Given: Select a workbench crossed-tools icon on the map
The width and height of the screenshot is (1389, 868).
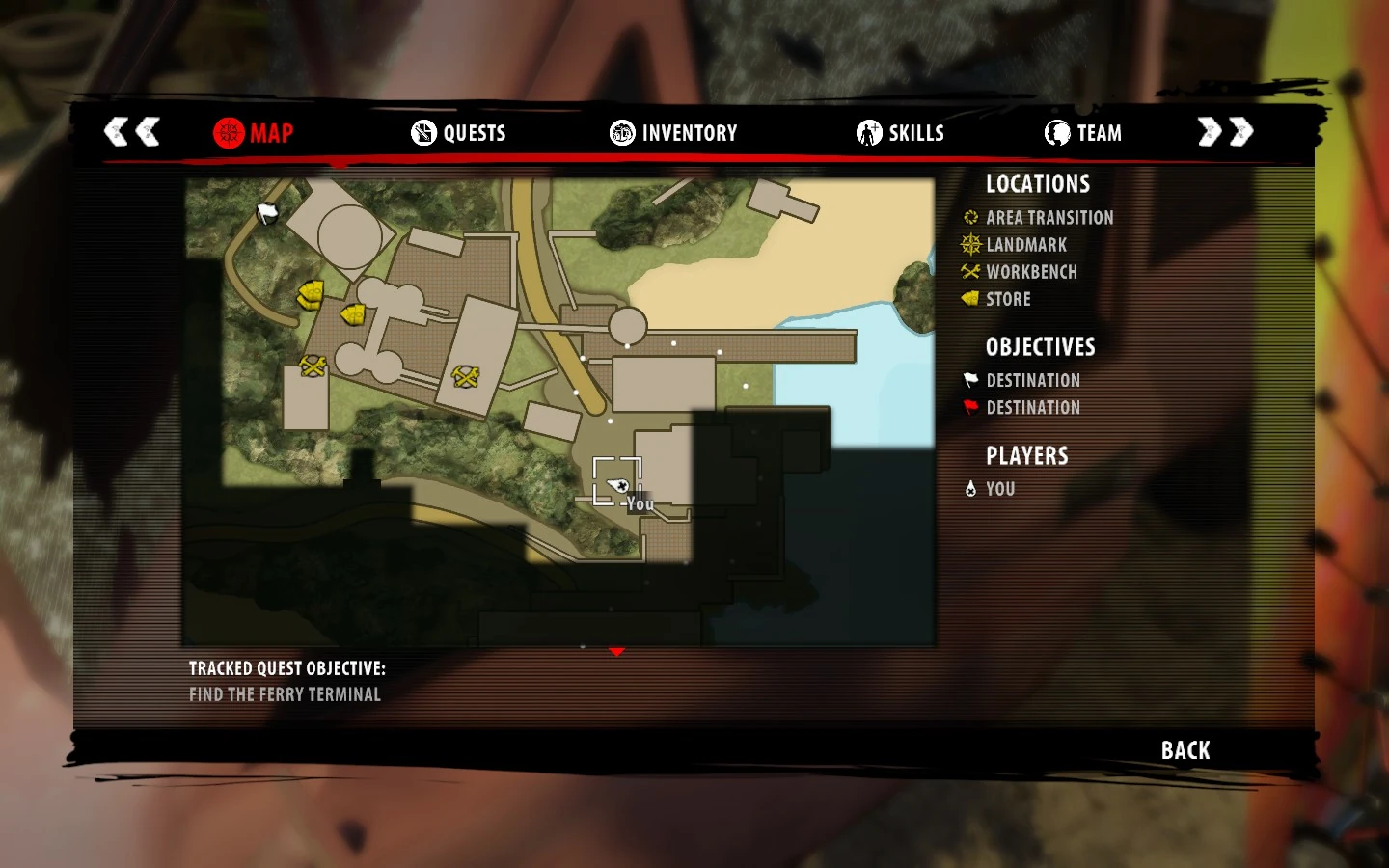Looking at the screenshot, I should tap(312, 367).
